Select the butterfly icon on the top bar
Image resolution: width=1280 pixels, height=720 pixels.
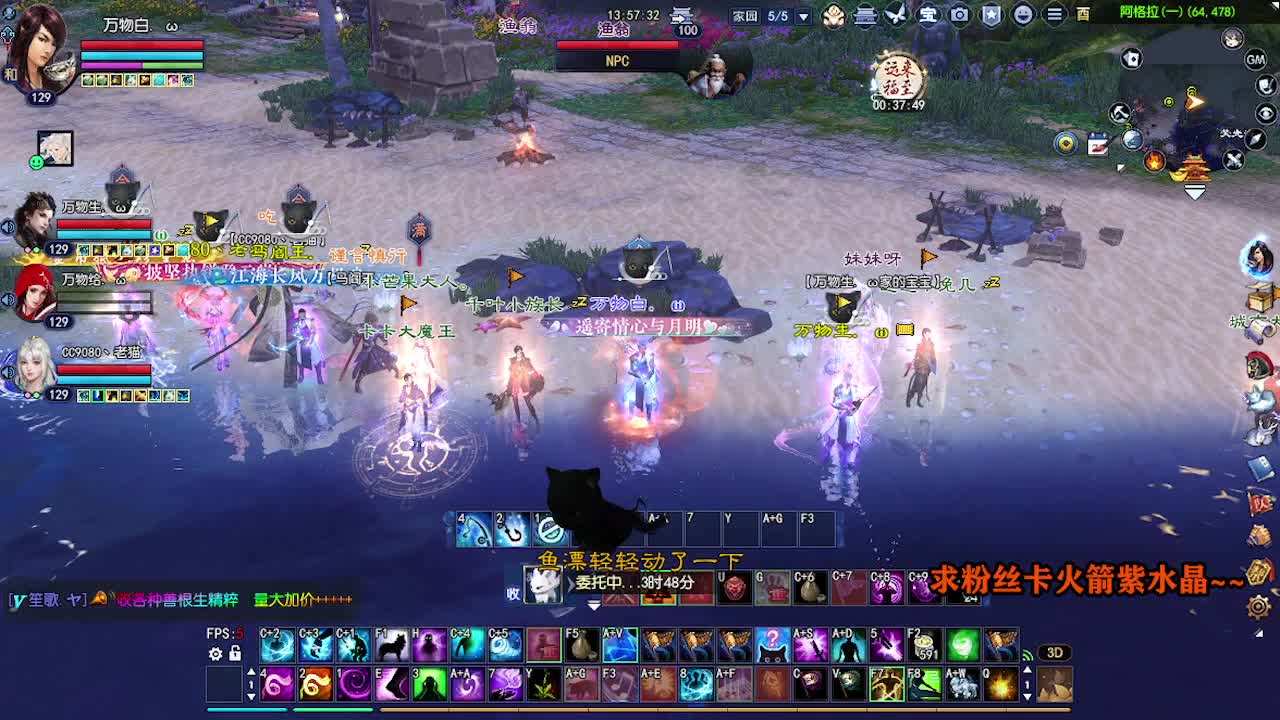(898, 15)
